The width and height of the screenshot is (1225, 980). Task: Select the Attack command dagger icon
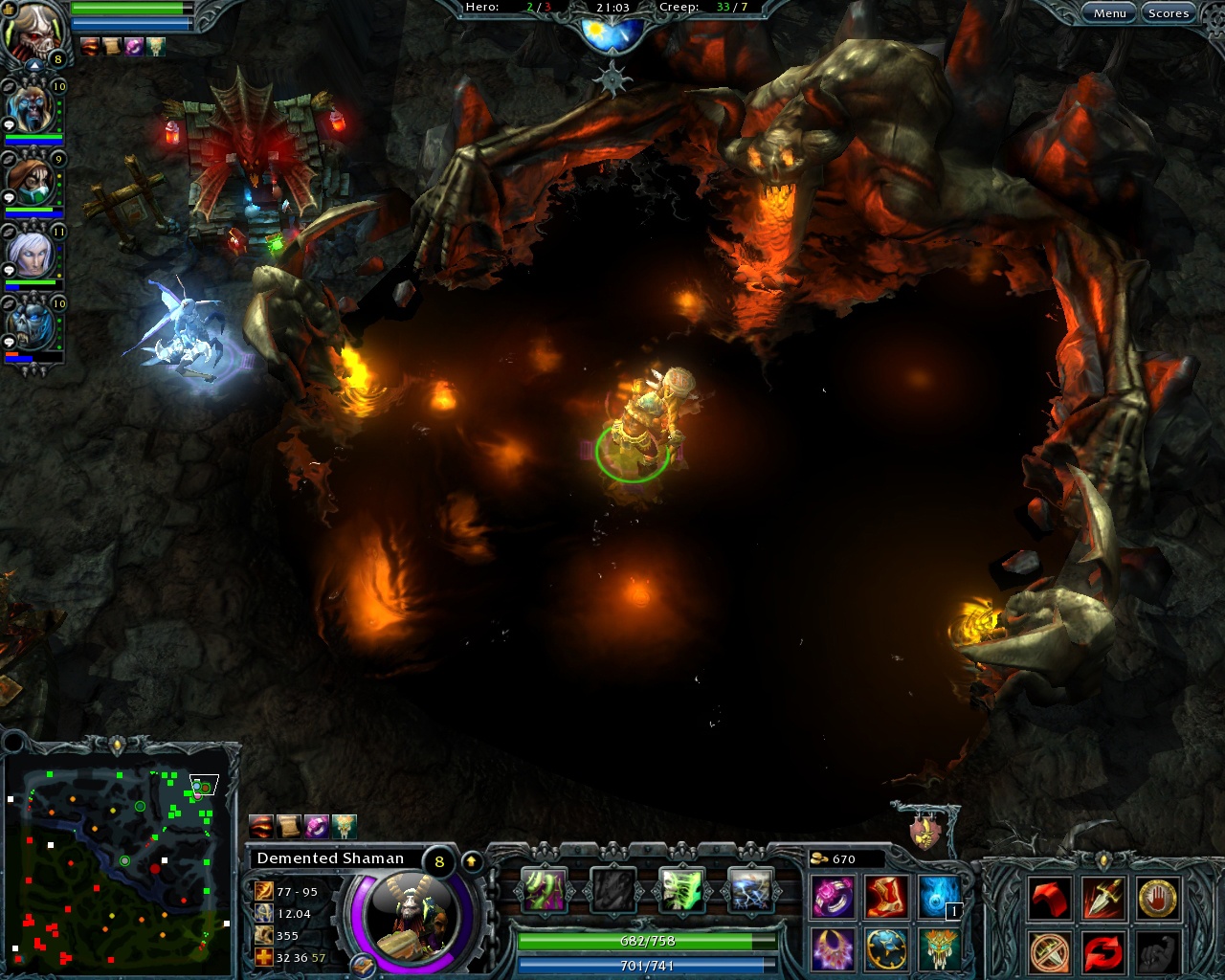point(1102,898)
